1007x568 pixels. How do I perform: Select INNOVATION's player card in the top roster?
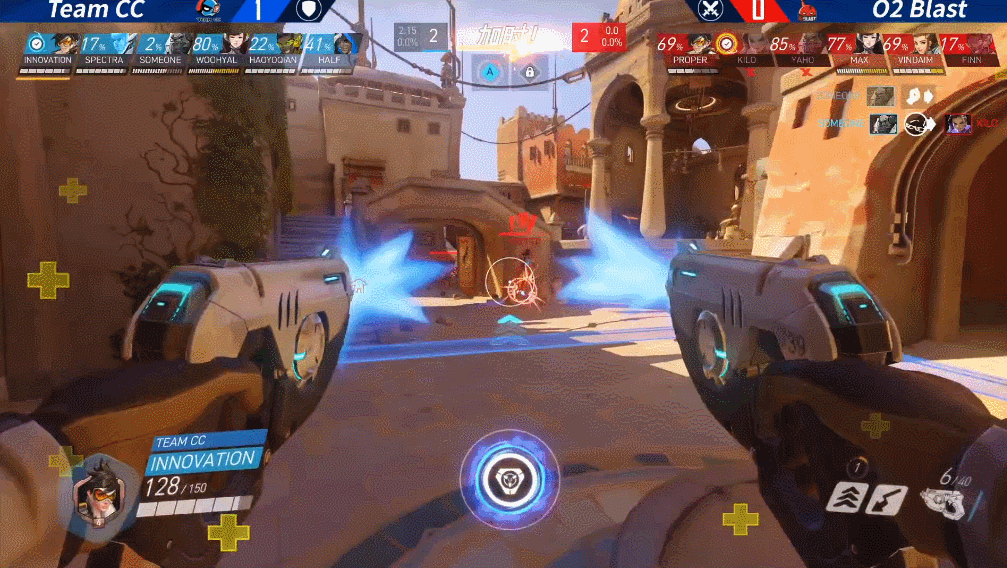(47, 48)
